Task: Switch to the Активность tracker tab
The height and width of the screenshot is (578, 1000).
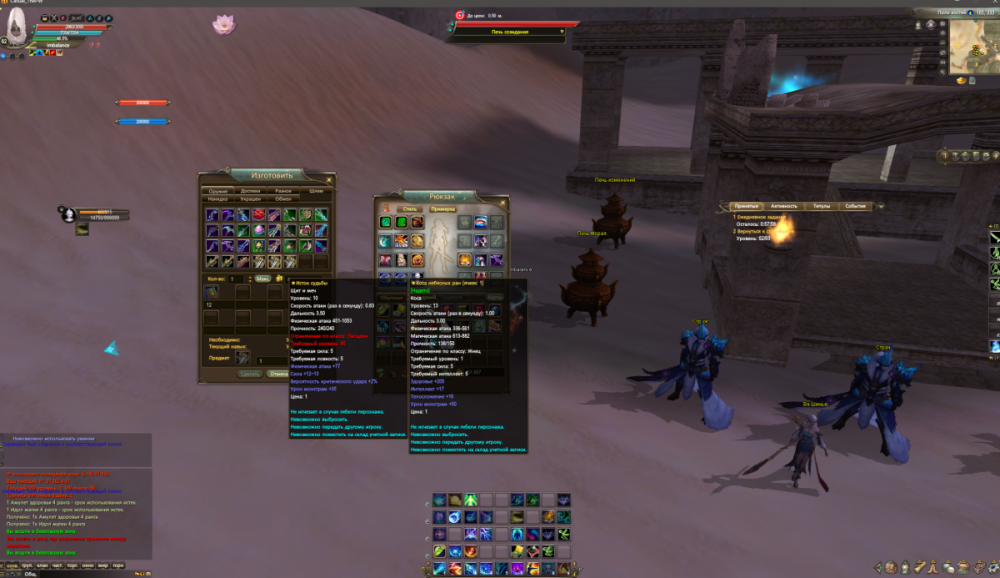Action: [x=784, y=206]
